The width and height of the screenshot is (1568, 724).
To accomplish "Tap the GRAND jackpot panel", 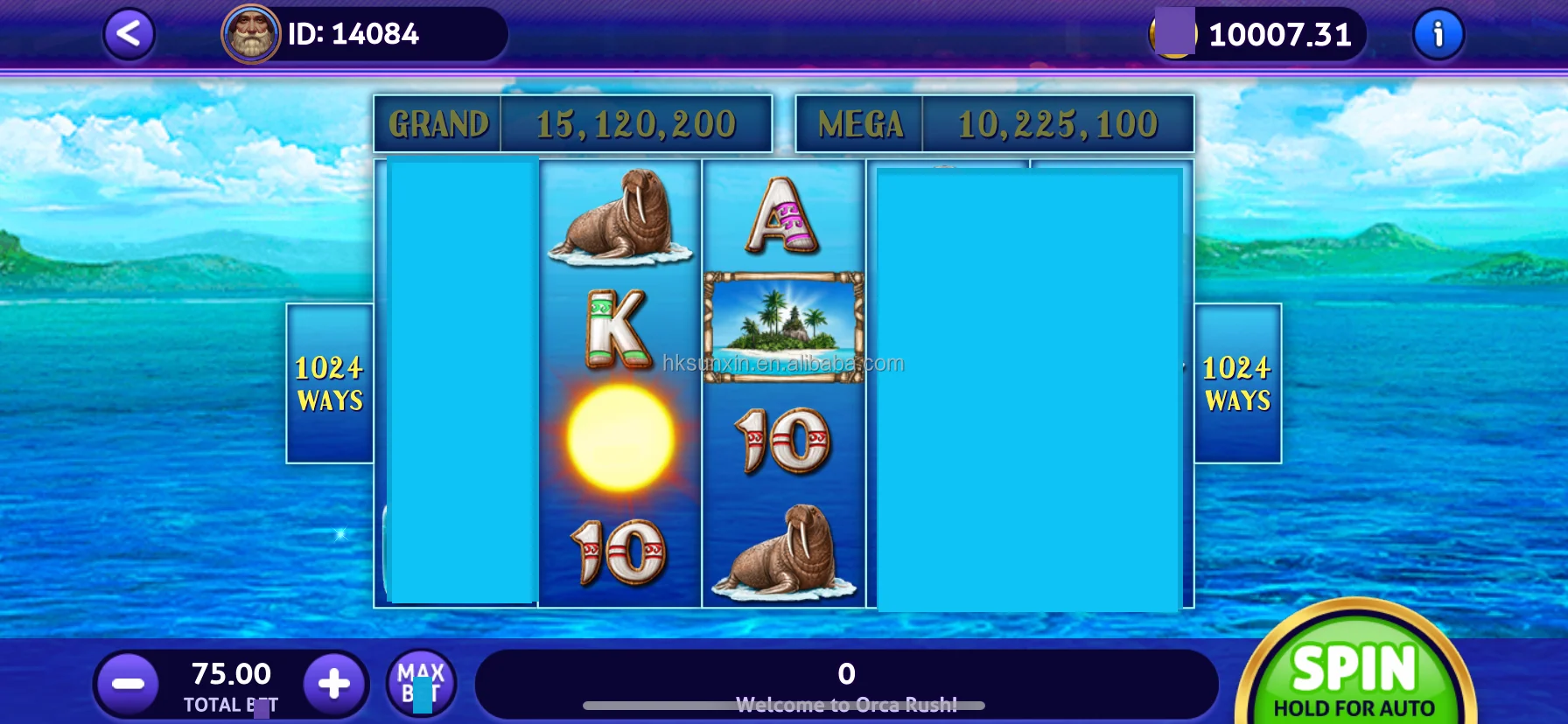I will click(x=573, y=124).
